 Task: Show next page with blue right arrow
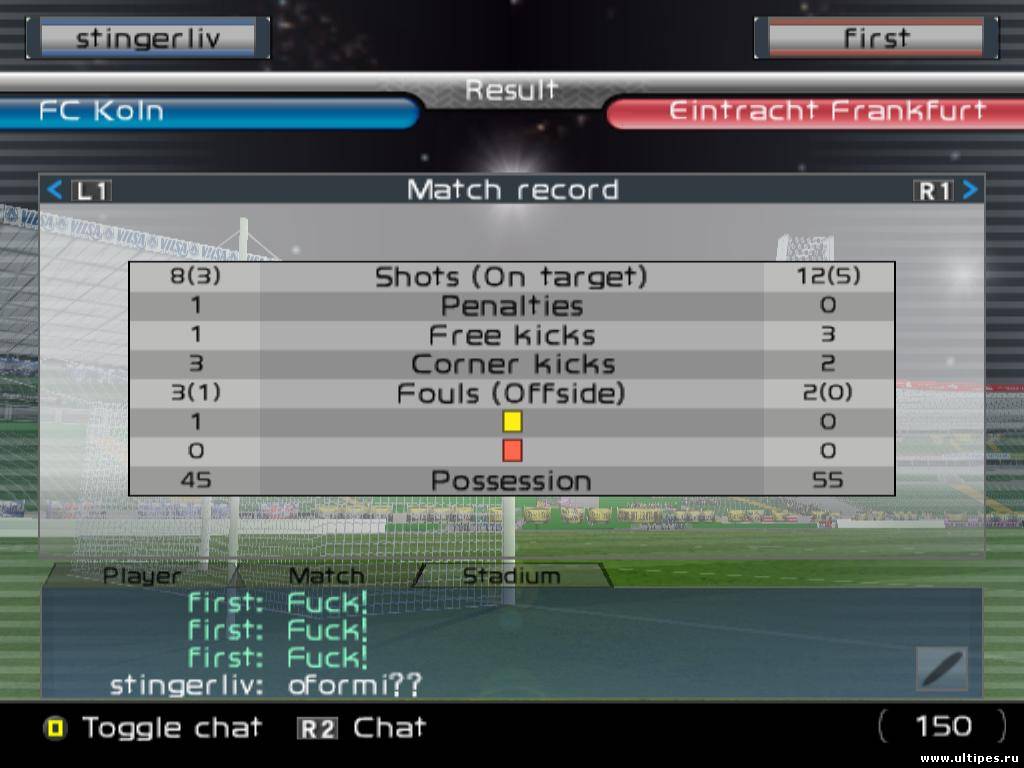(x=970, y=190)
